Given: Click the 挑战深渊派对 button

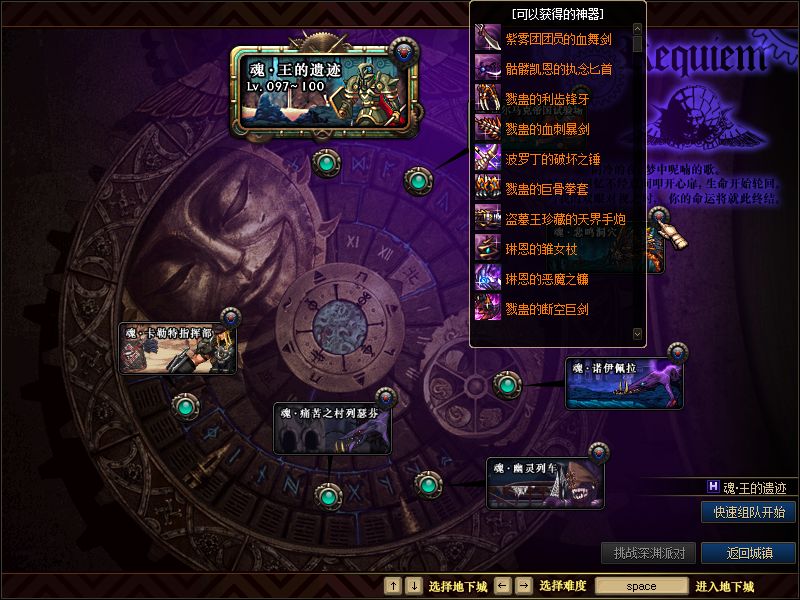Looking at the screenshot, I should tap(648, 553).
